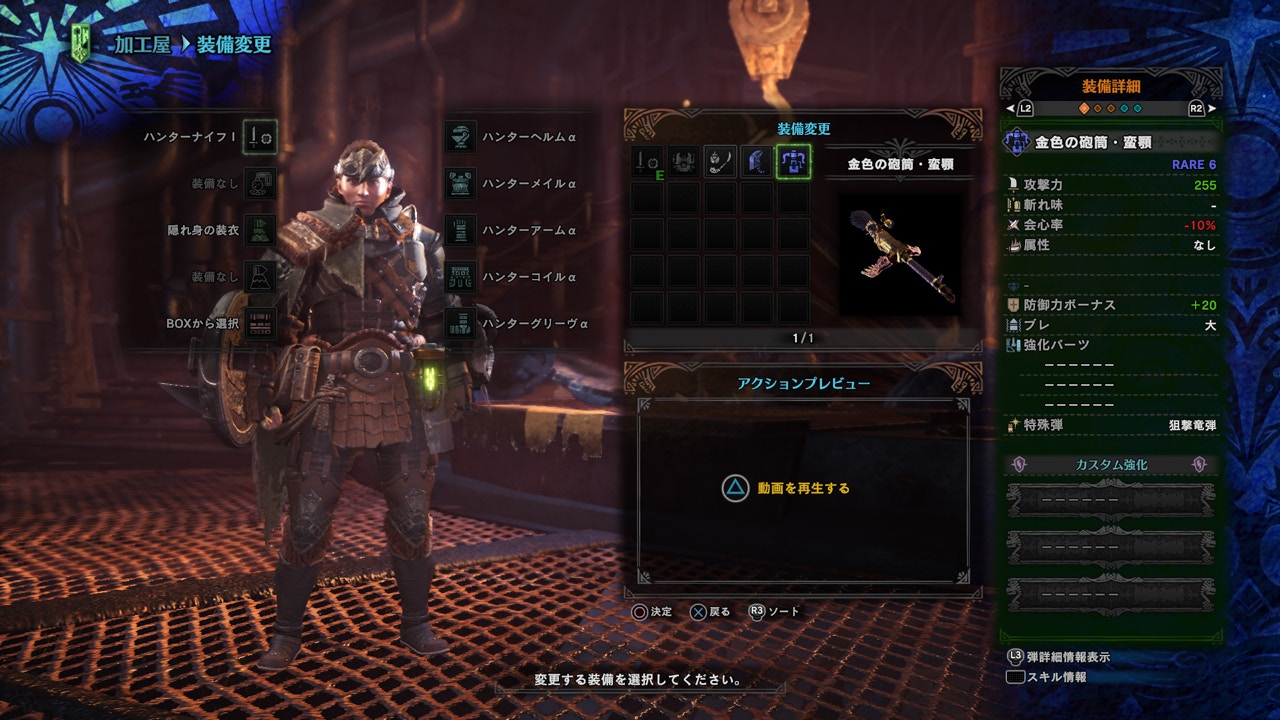This screenshot has width=1280, height=720.
Task: Pick the equipped sword-and-shield item marked E
Action: 647,162
